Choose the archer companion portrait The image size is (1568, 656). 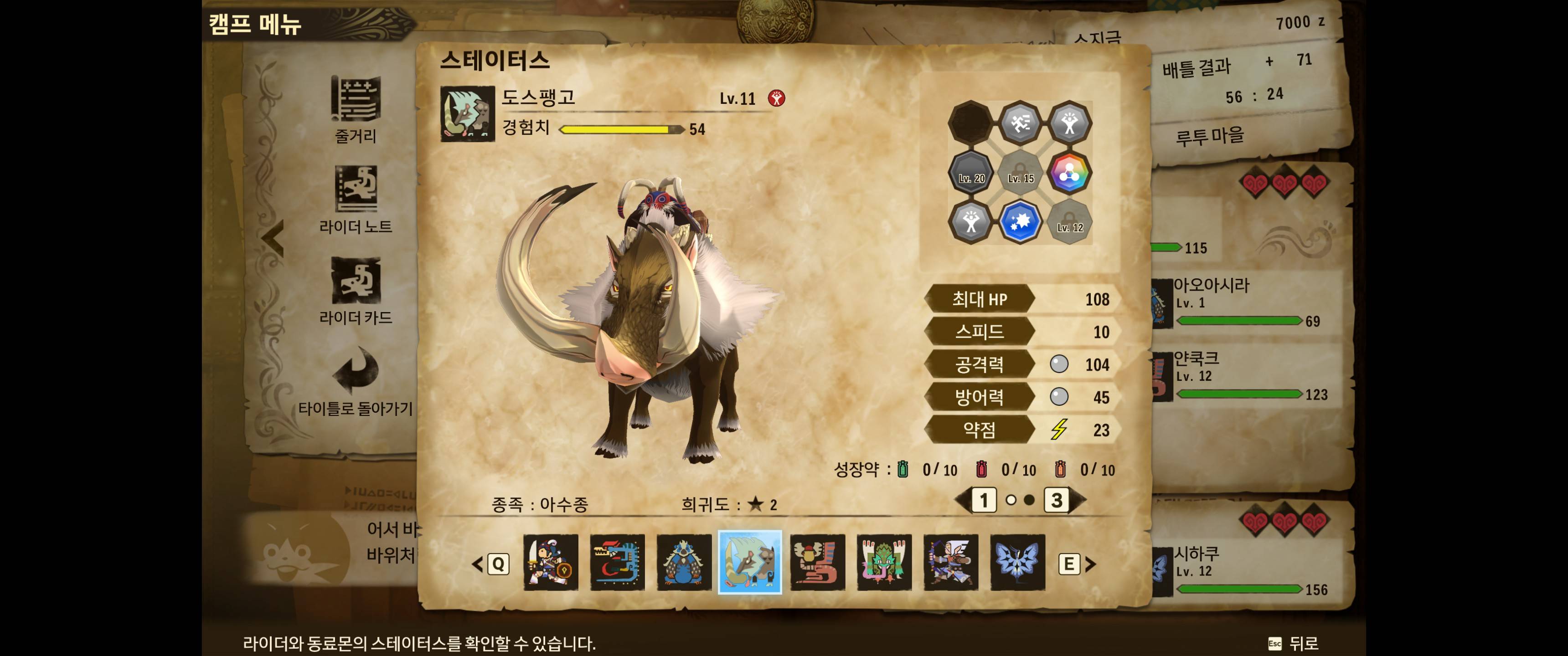point(951,562)
